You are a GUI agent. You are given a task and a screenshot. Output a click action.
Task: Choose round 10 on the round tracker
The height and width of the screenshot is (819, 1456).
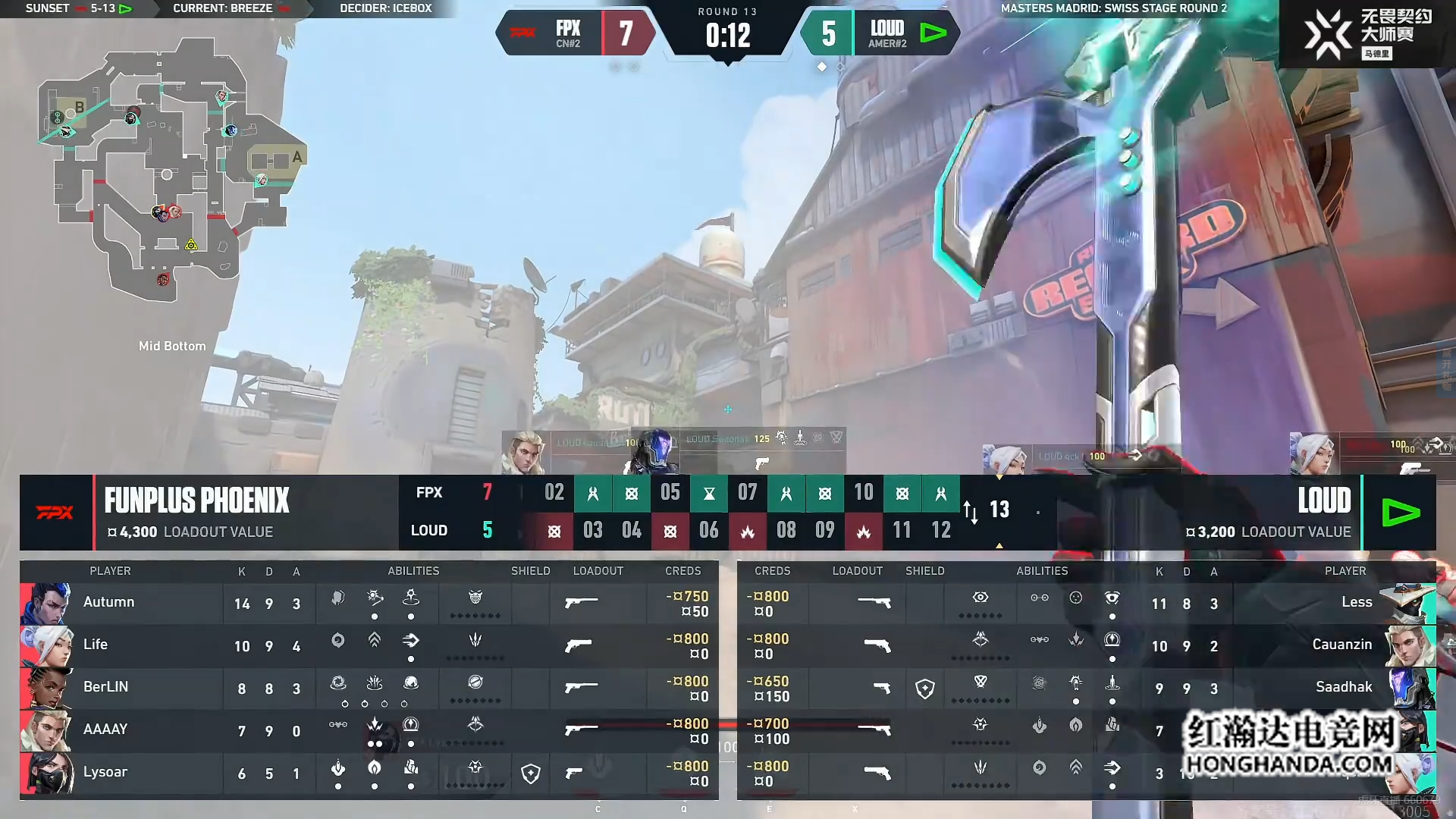click(x=864, y=494)
